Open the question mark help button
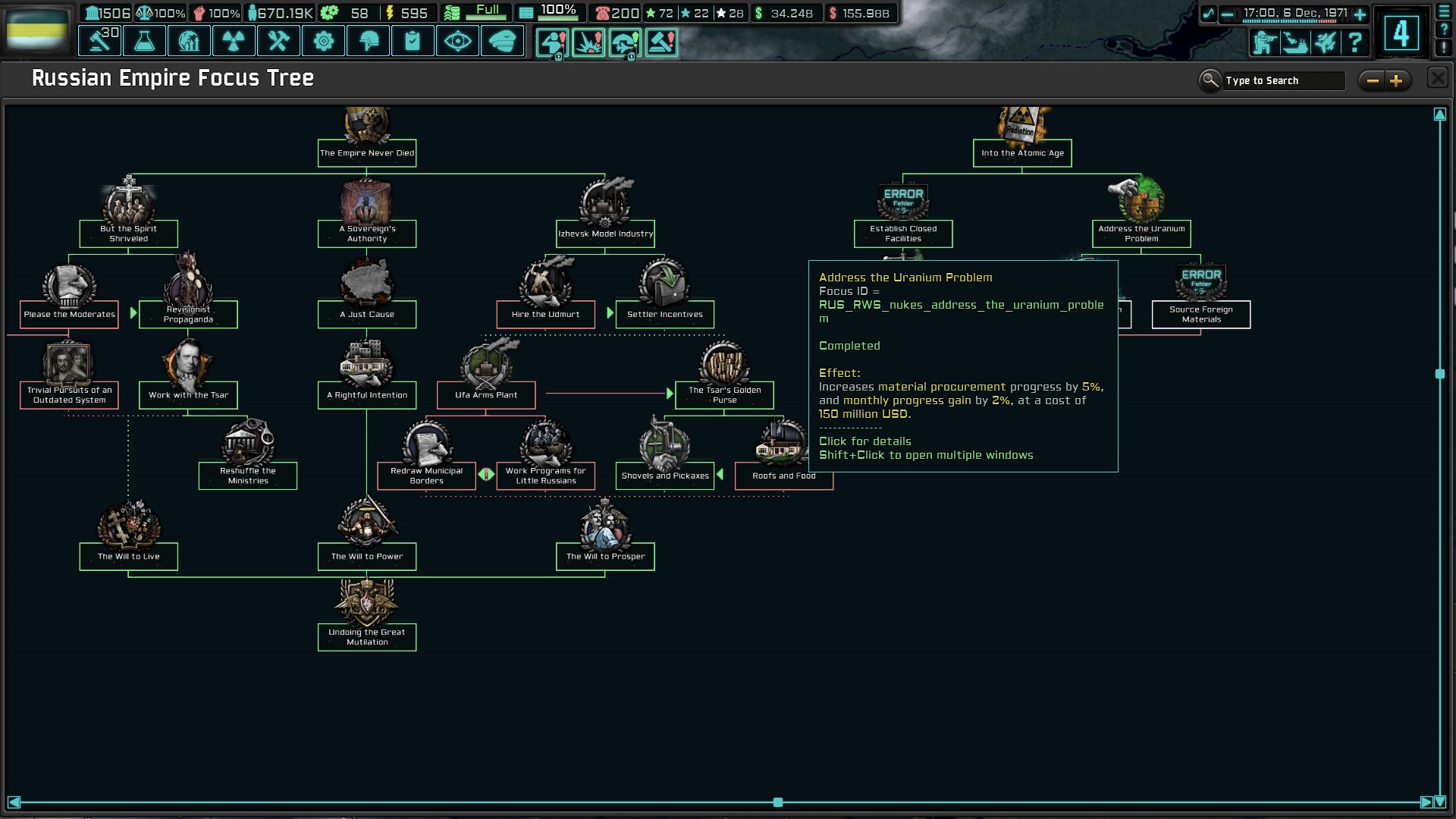The width and height of the screenshot is (1456, 819). click(x=1354, y=42)
